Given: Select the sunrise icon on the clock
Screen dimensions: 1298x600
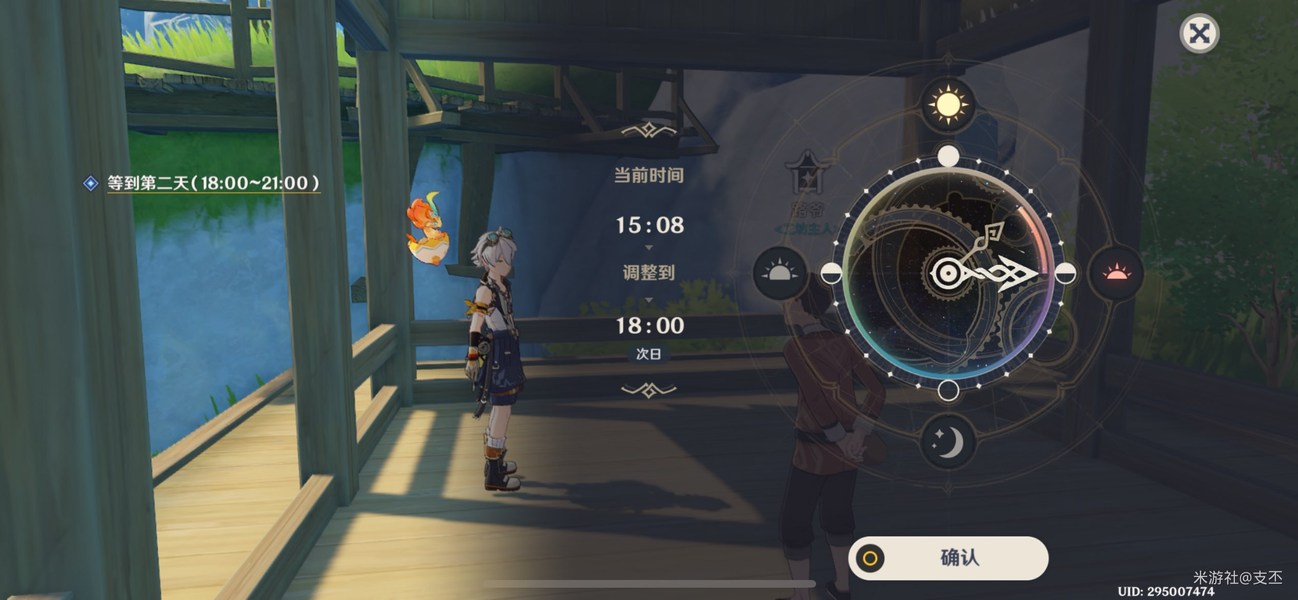Looking at the screenshot, I should pos(780,273).
